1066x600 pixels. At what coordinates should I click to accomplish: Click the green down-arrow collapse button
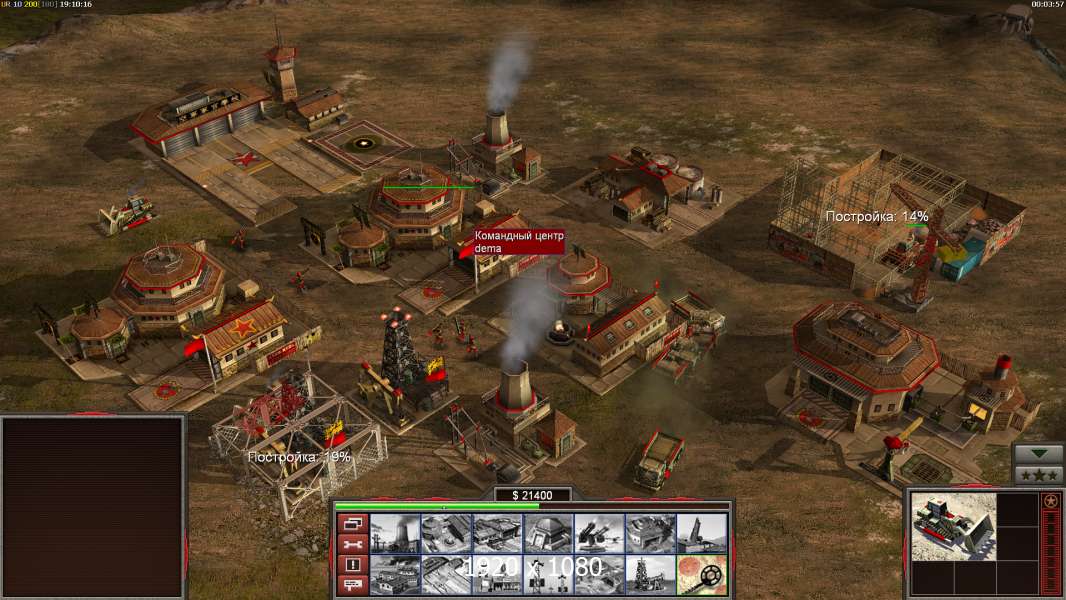(1038, 454)
